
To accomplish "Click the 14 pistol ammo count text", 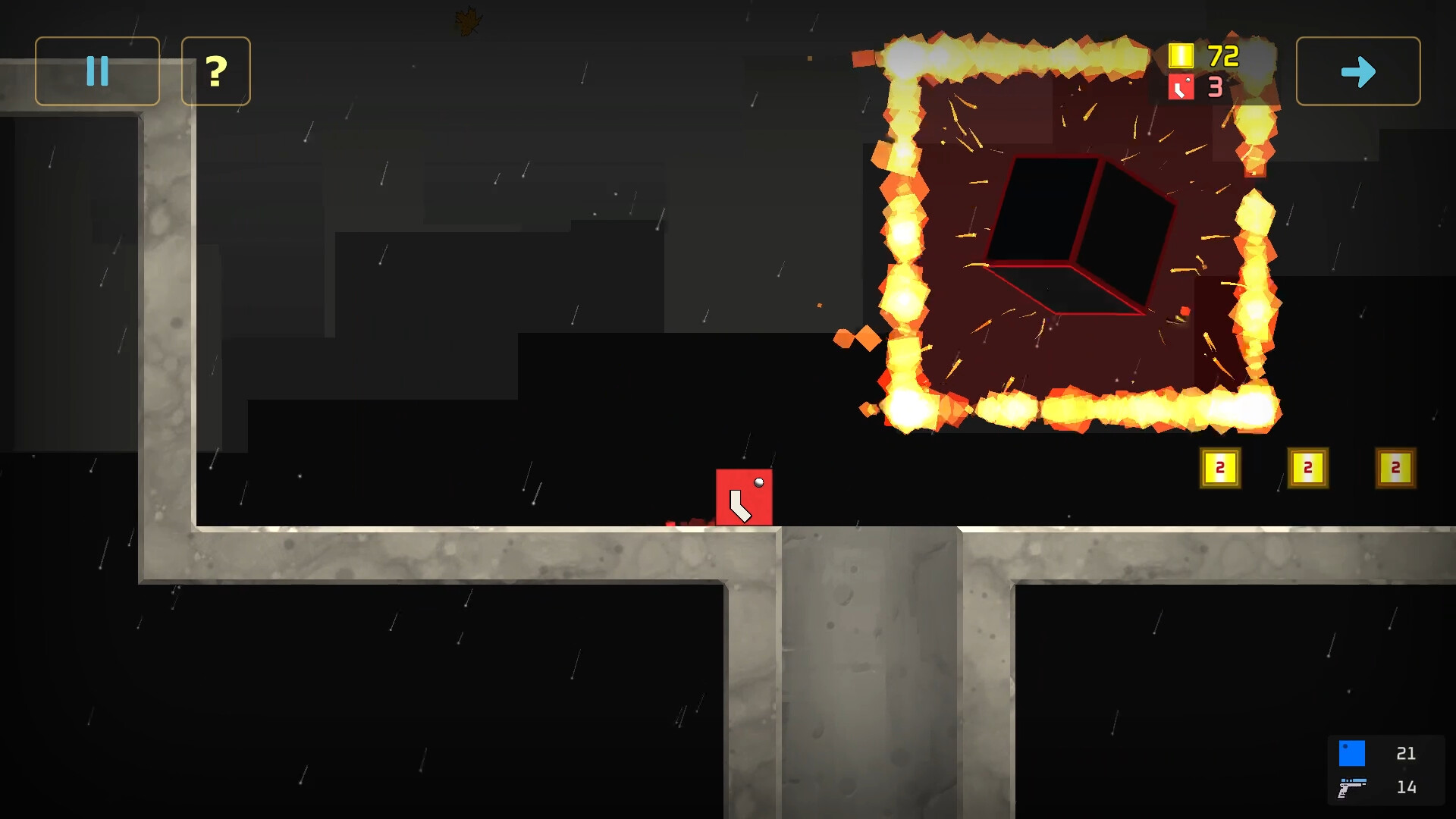I will point(1407,786).
